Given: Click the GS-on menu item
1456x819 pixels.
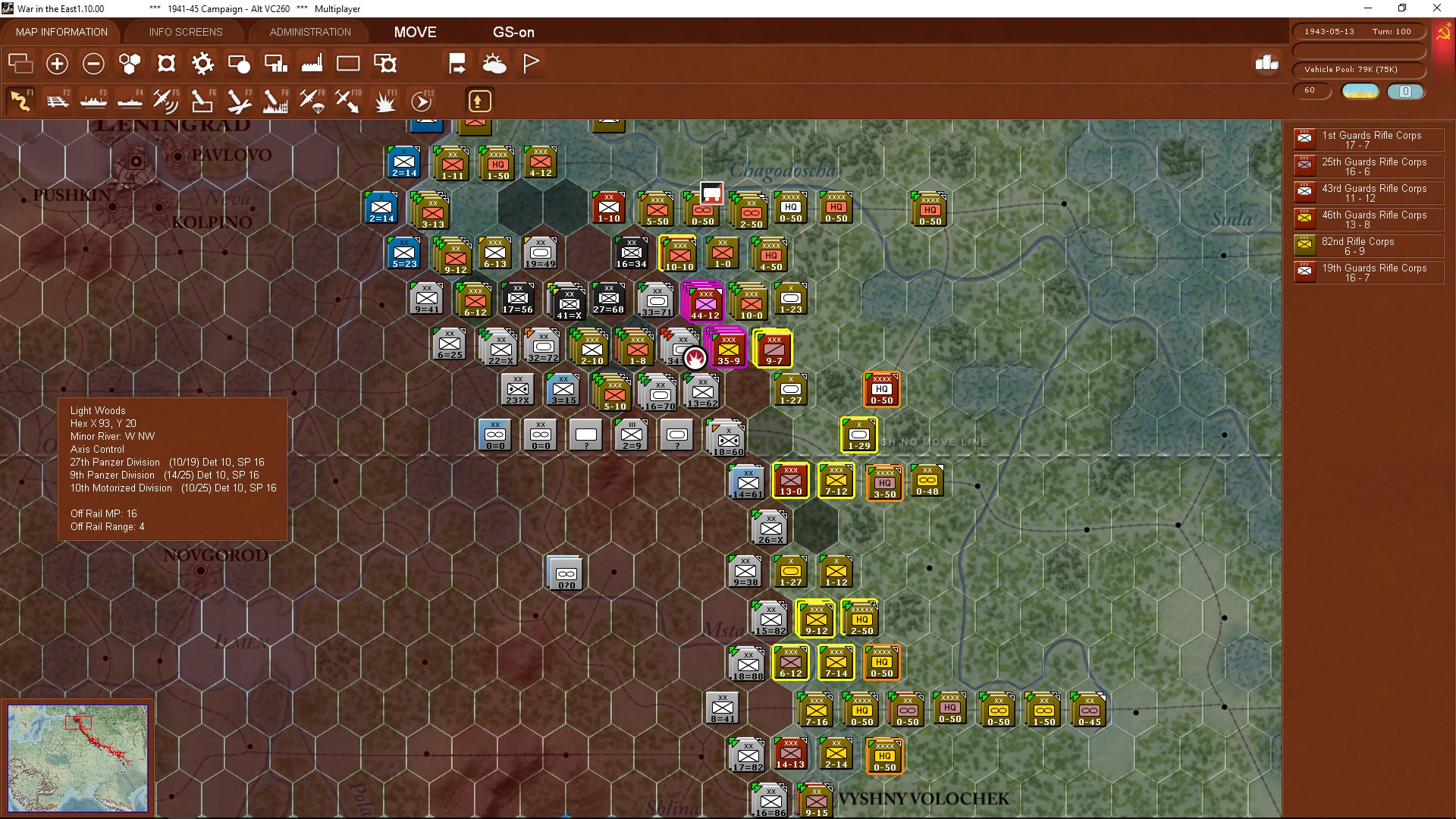Looking at the screenshot, I should pos(514,32).
